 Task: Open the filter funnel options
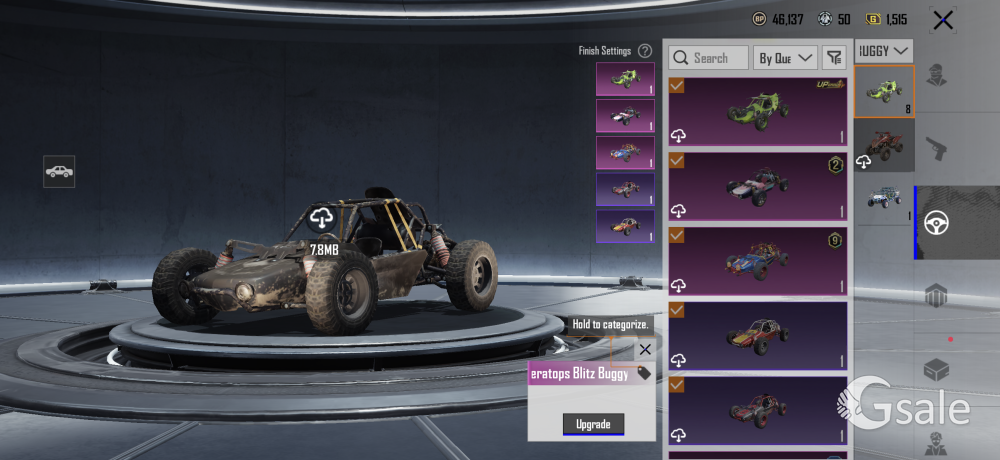[834, 58]
